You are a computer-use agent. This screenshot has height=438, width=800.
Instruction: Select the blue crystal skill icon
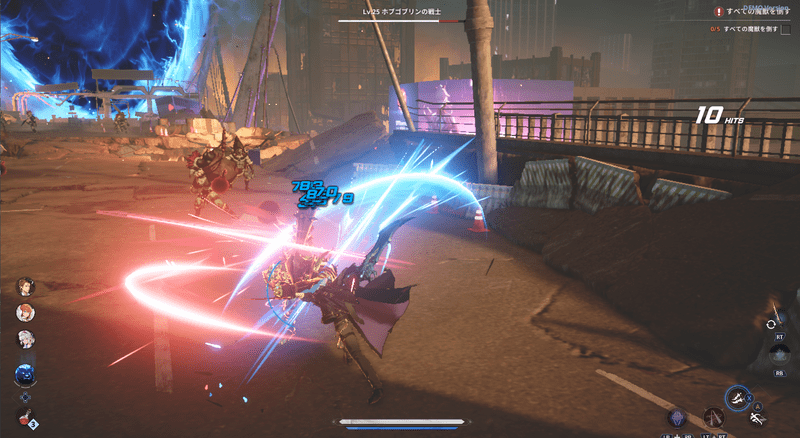(x=677, y=417)
